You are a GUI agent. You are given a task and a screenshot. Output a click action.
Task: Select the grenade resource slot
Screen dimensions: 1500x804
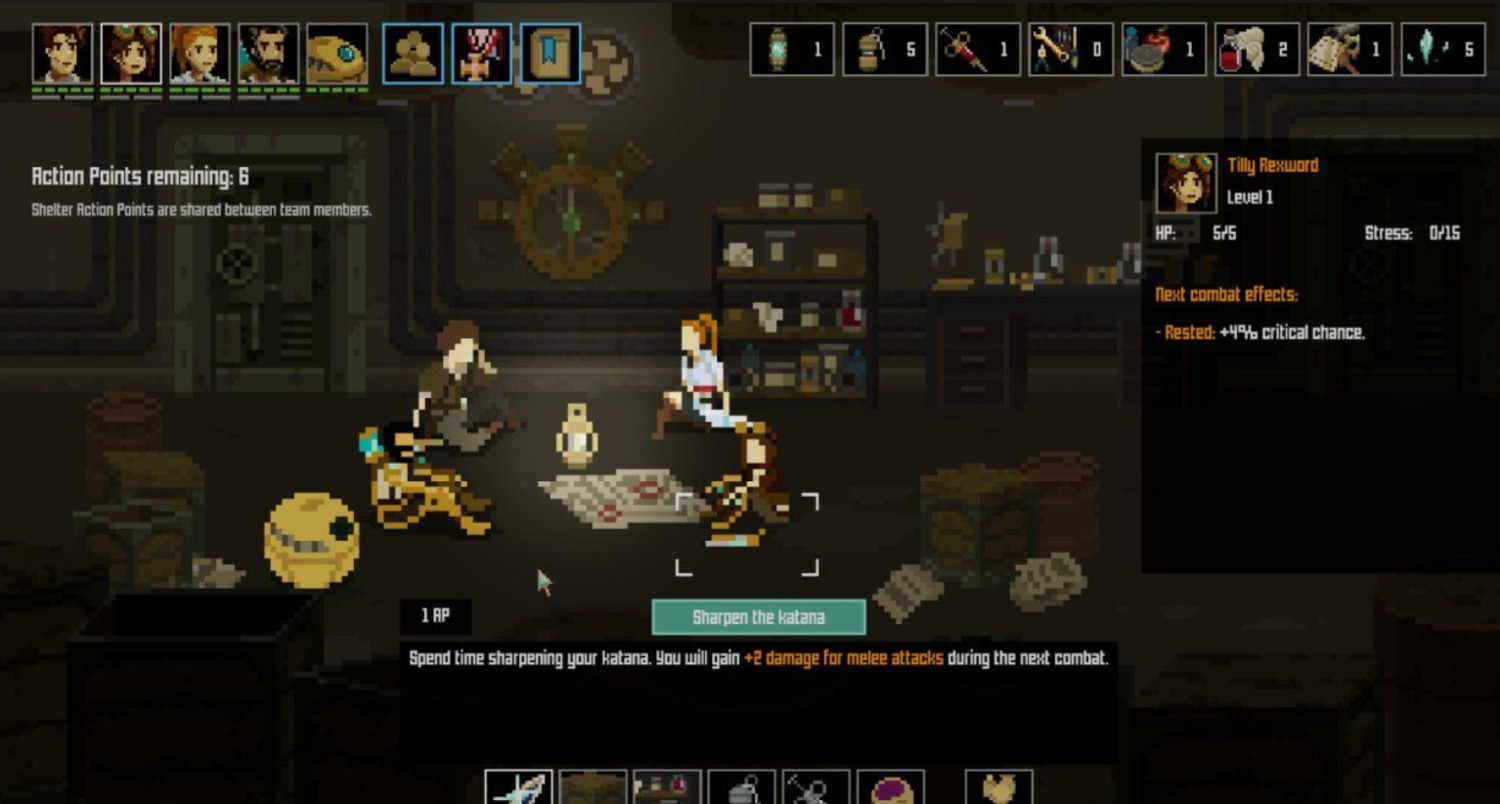[x=885, y=50]
